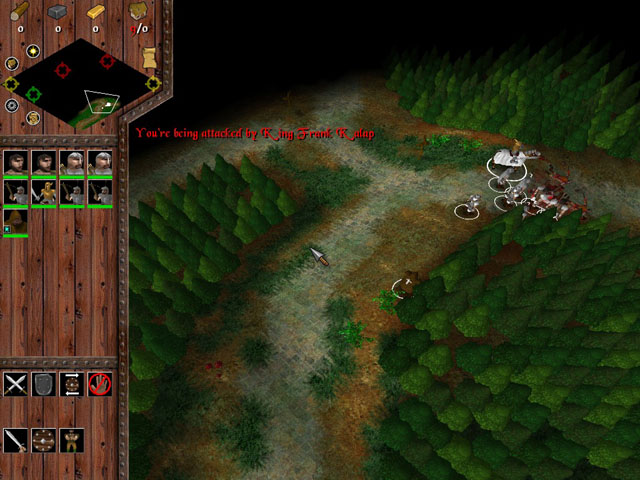Select the grey shield defend command

click(x=43, y=384)
